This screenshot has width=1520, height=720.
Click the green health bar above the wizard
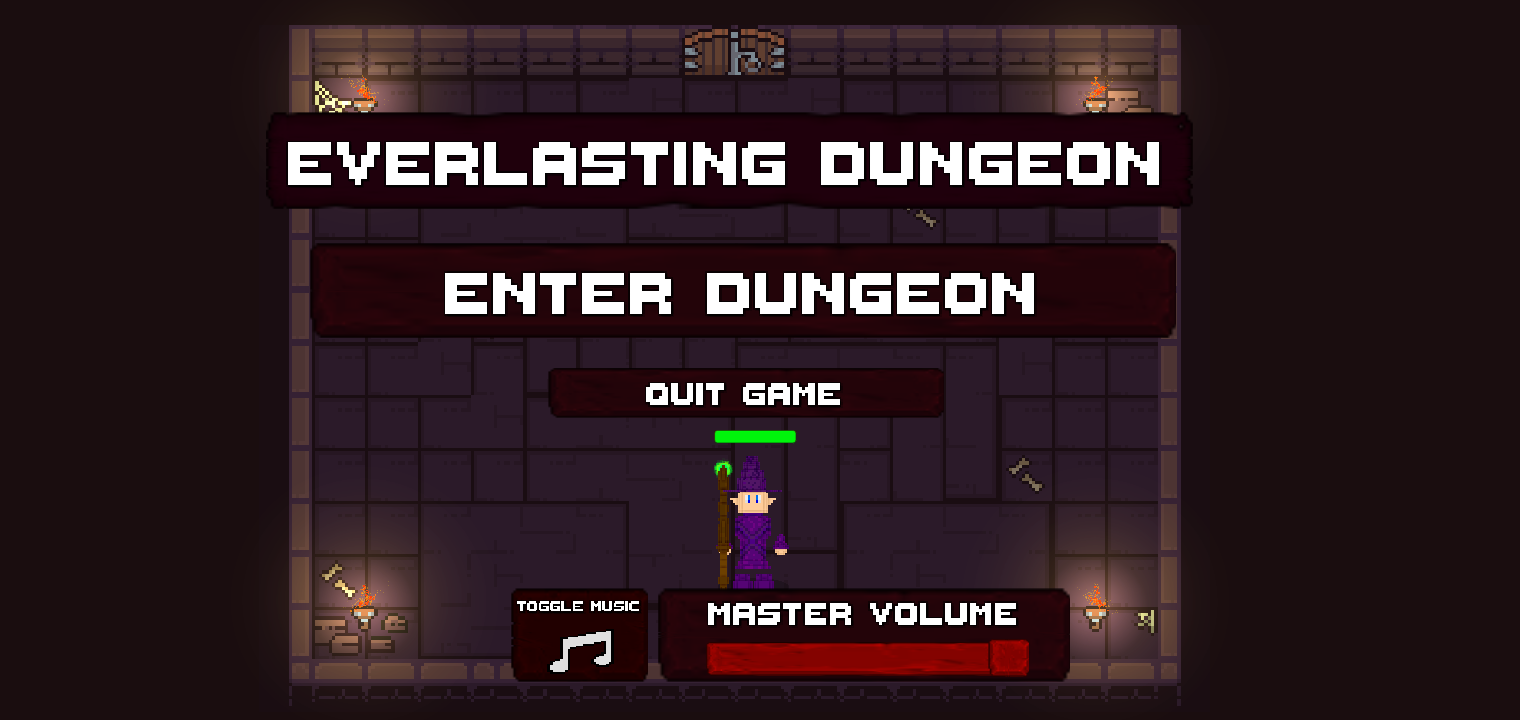tap(755, 436)
